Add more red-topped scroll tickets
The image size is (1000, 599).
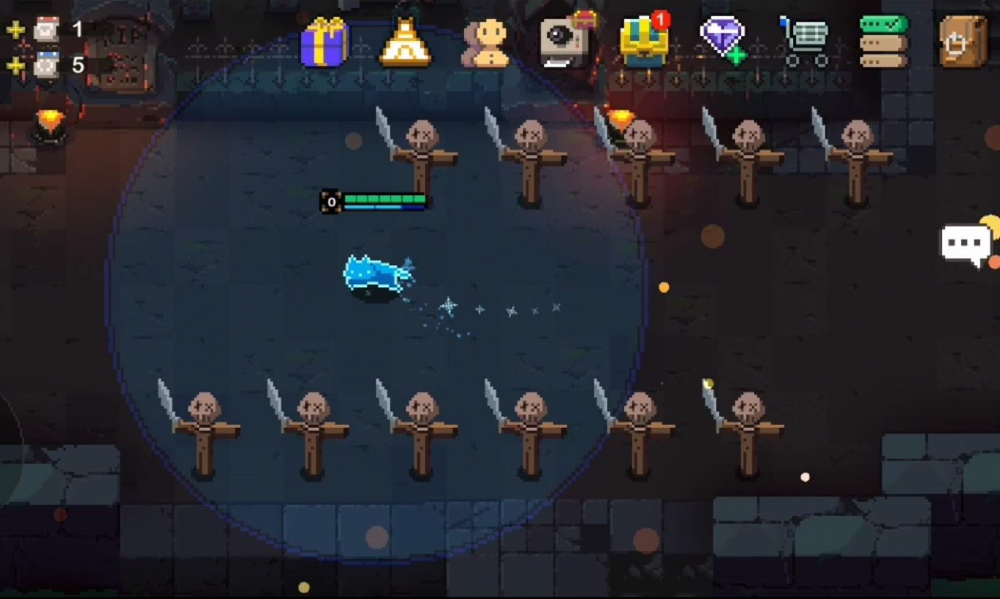tap(16, 30)
